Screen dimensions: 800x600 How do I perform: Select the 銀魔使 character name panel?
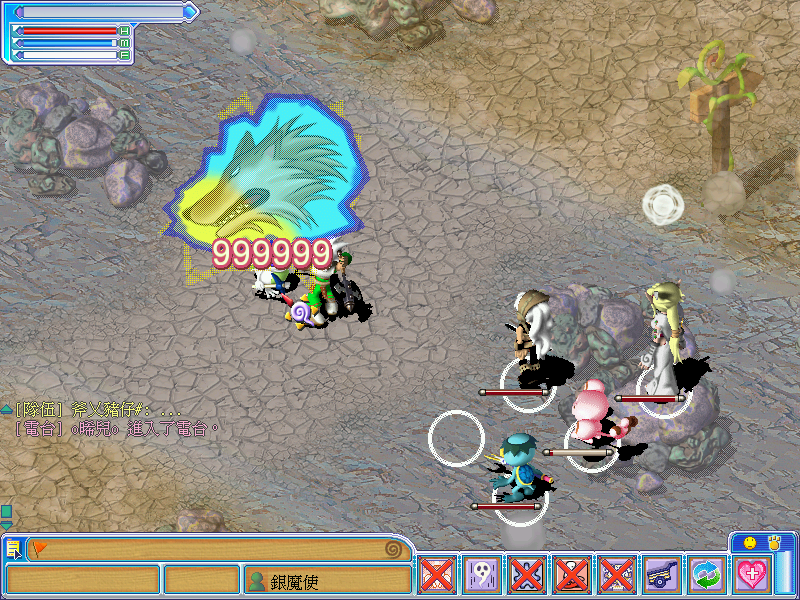pos(328,580)
